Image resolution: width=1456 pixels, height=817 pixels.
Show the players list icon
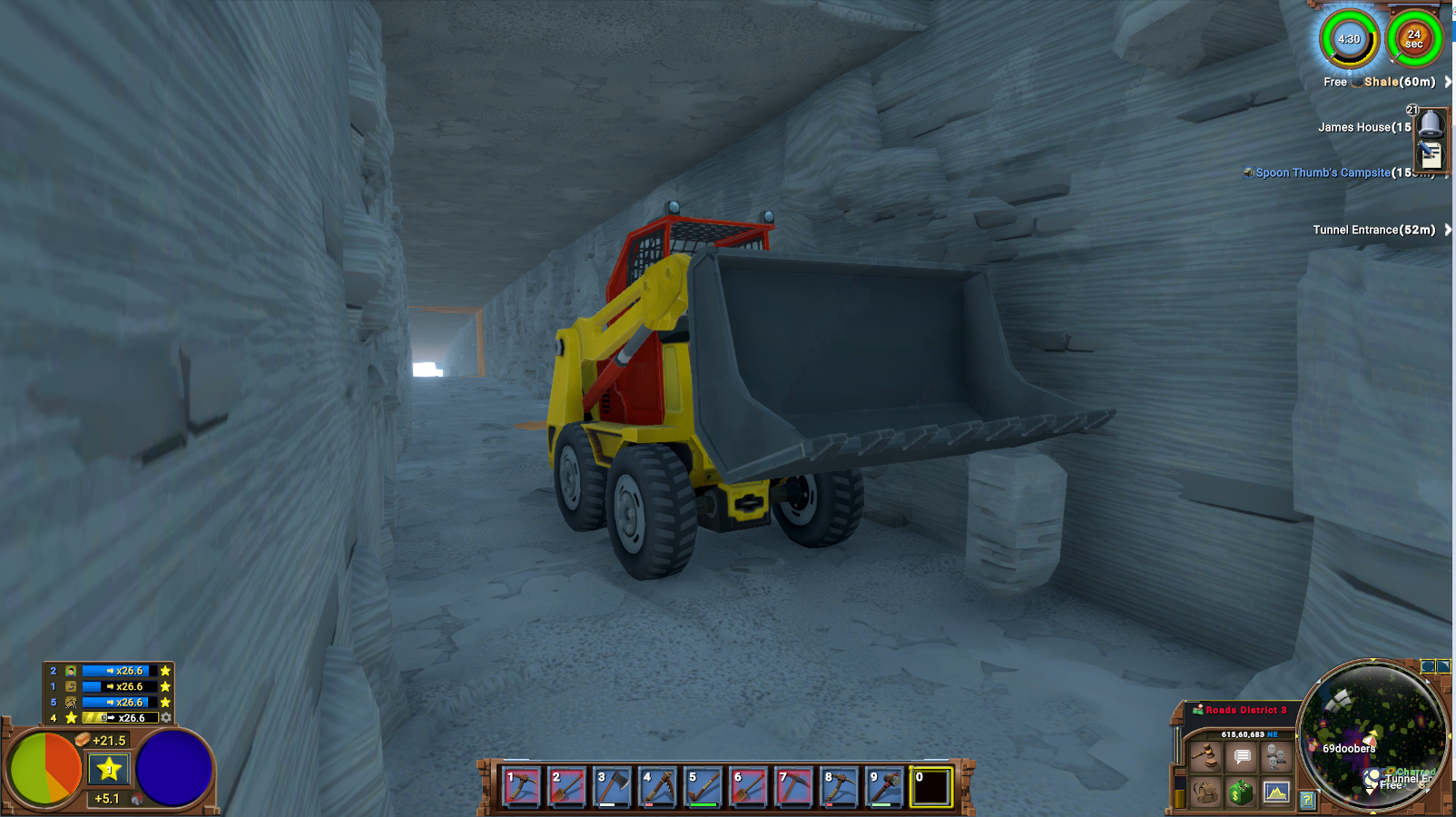tap(1276, 755)
